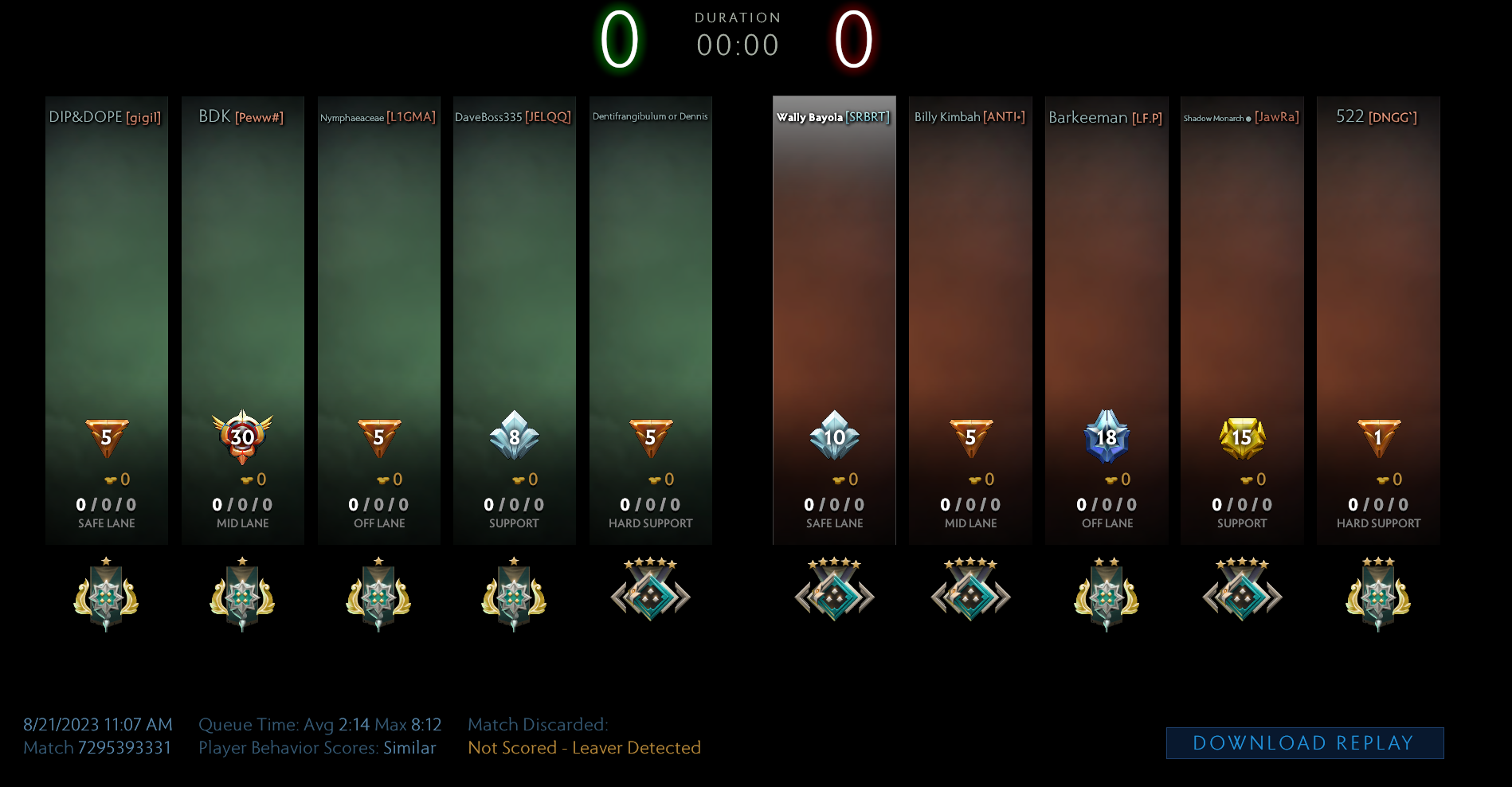Select Wally Bayola's highlighted player card

[834, 319]
